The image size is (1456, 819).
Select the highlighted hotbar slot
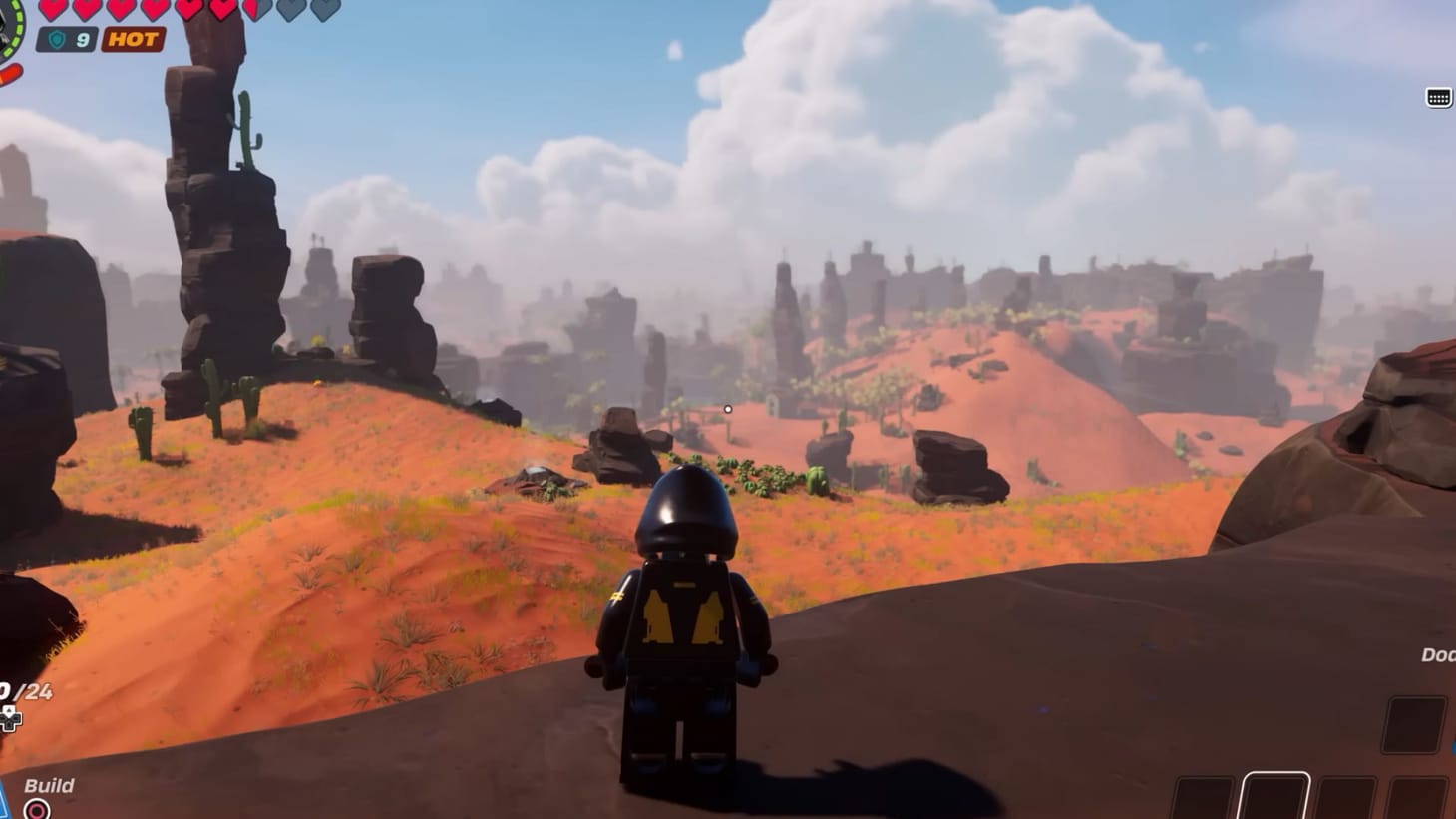pyautogui.click(x=1276, y=798)
